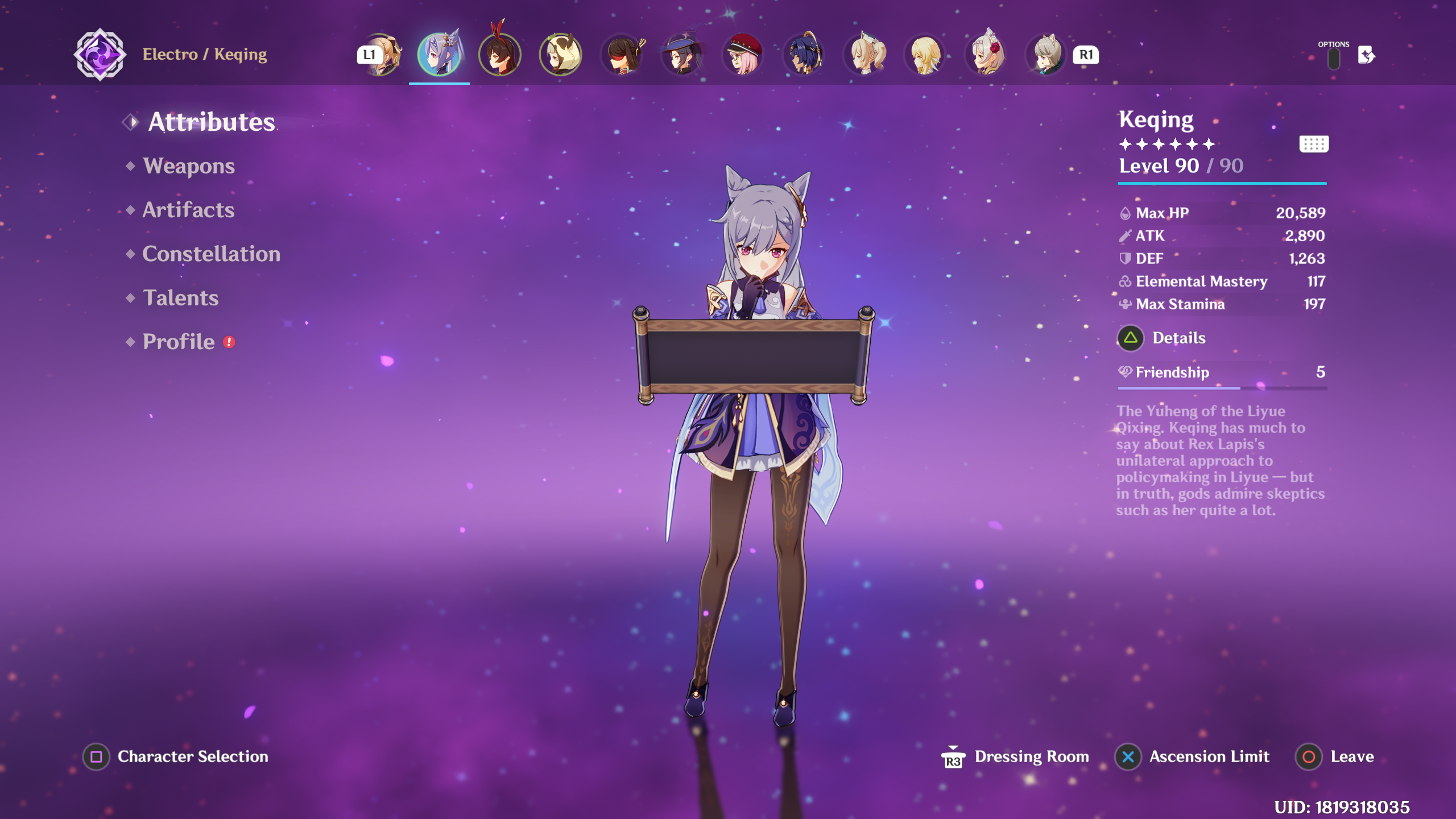The width and height of the screenshot is (1456, 819).
Task: Open the Profile section
Action: [x=179, y=342]
